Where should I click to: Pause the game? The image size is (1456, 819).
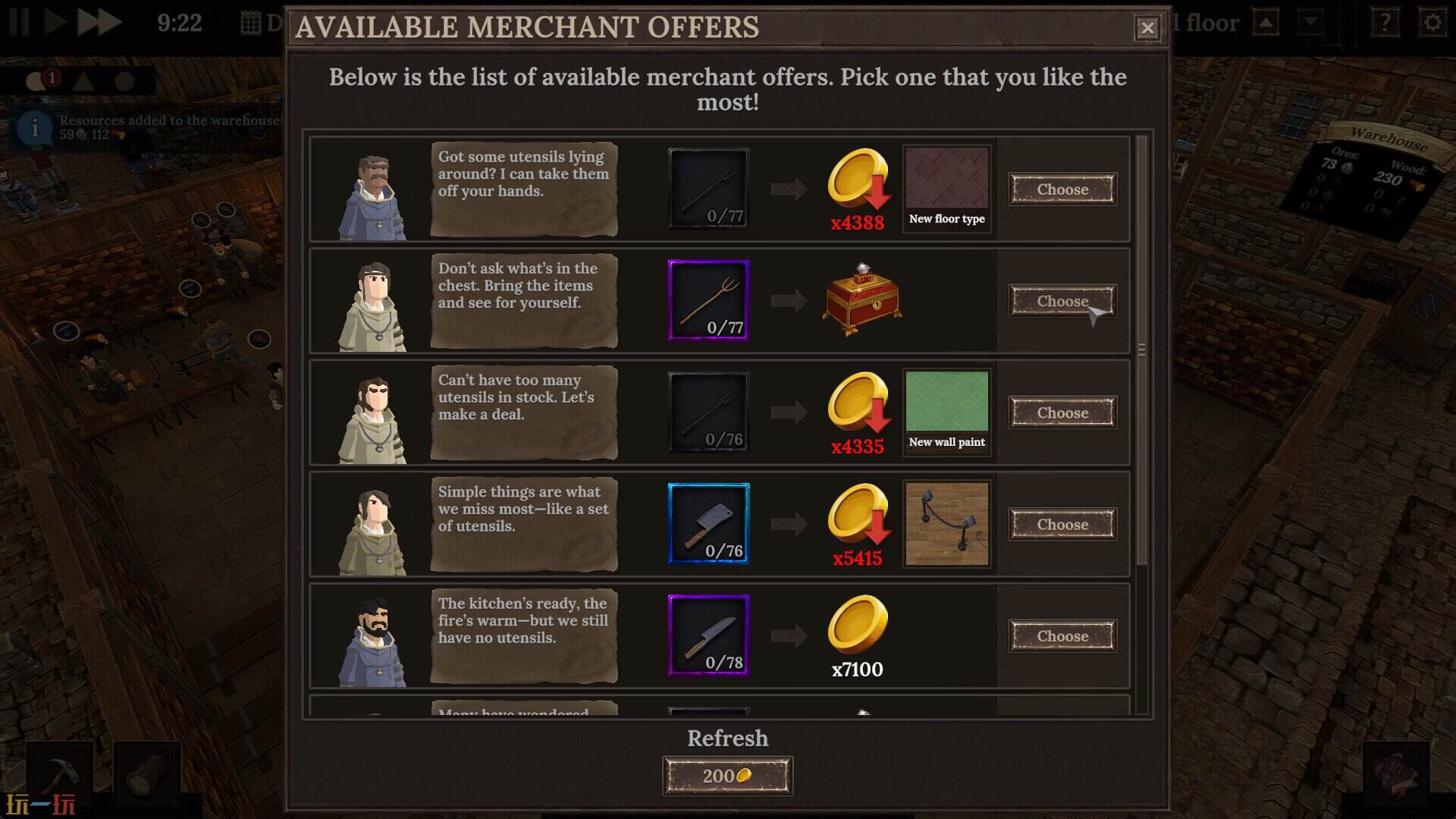click(20, 23)
